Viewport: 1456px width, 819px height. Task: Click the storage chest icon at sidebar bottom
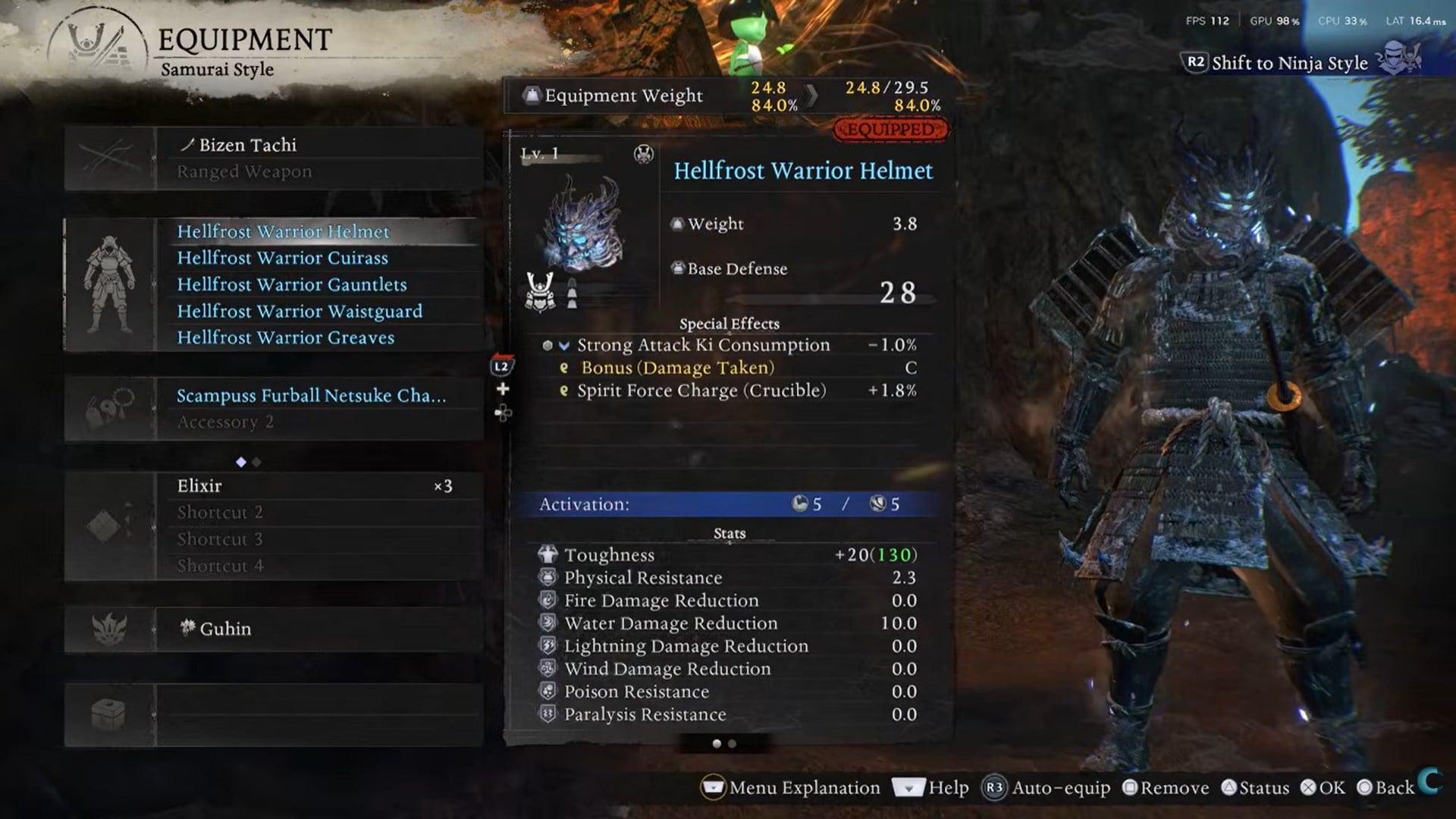110,711
